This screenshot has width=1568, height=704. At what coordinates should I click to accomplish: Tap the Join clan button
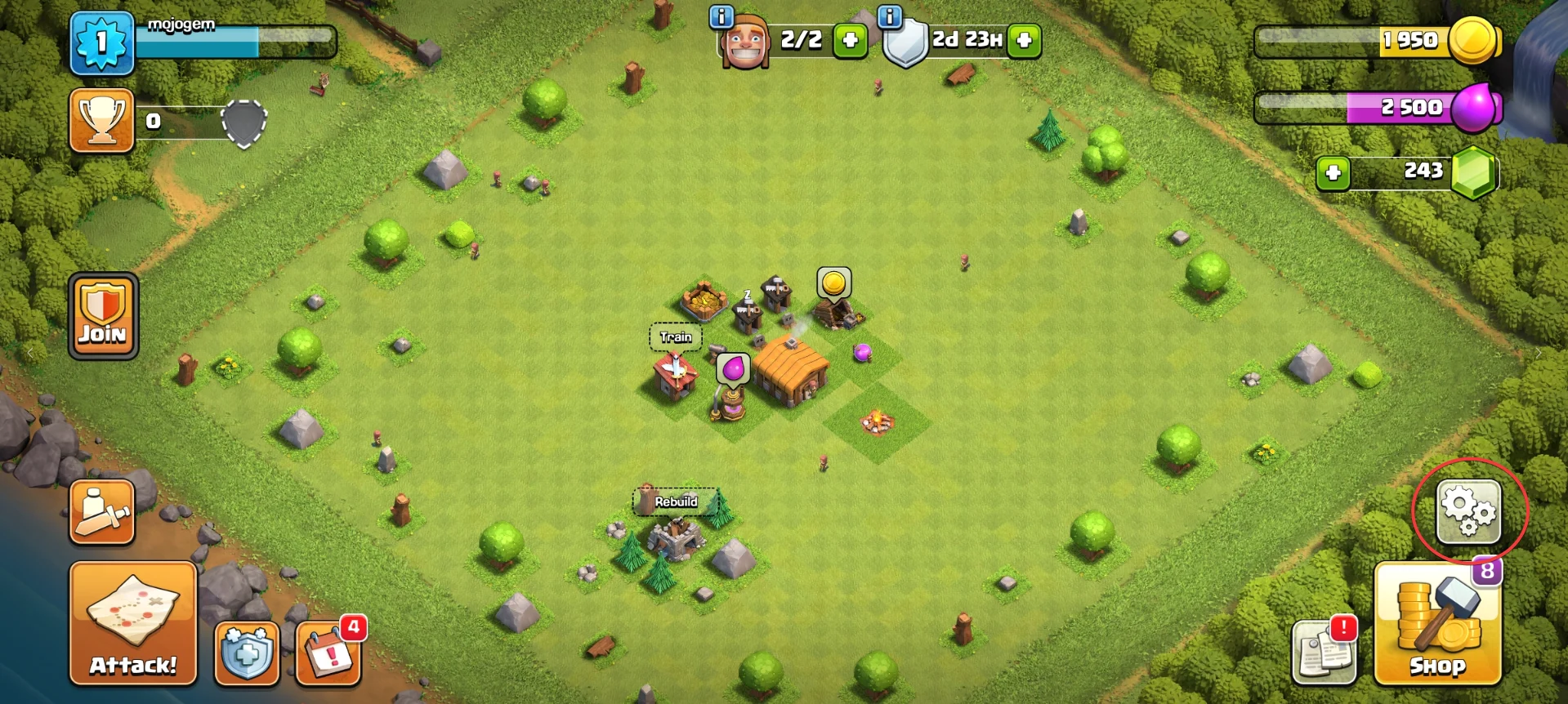104,317
